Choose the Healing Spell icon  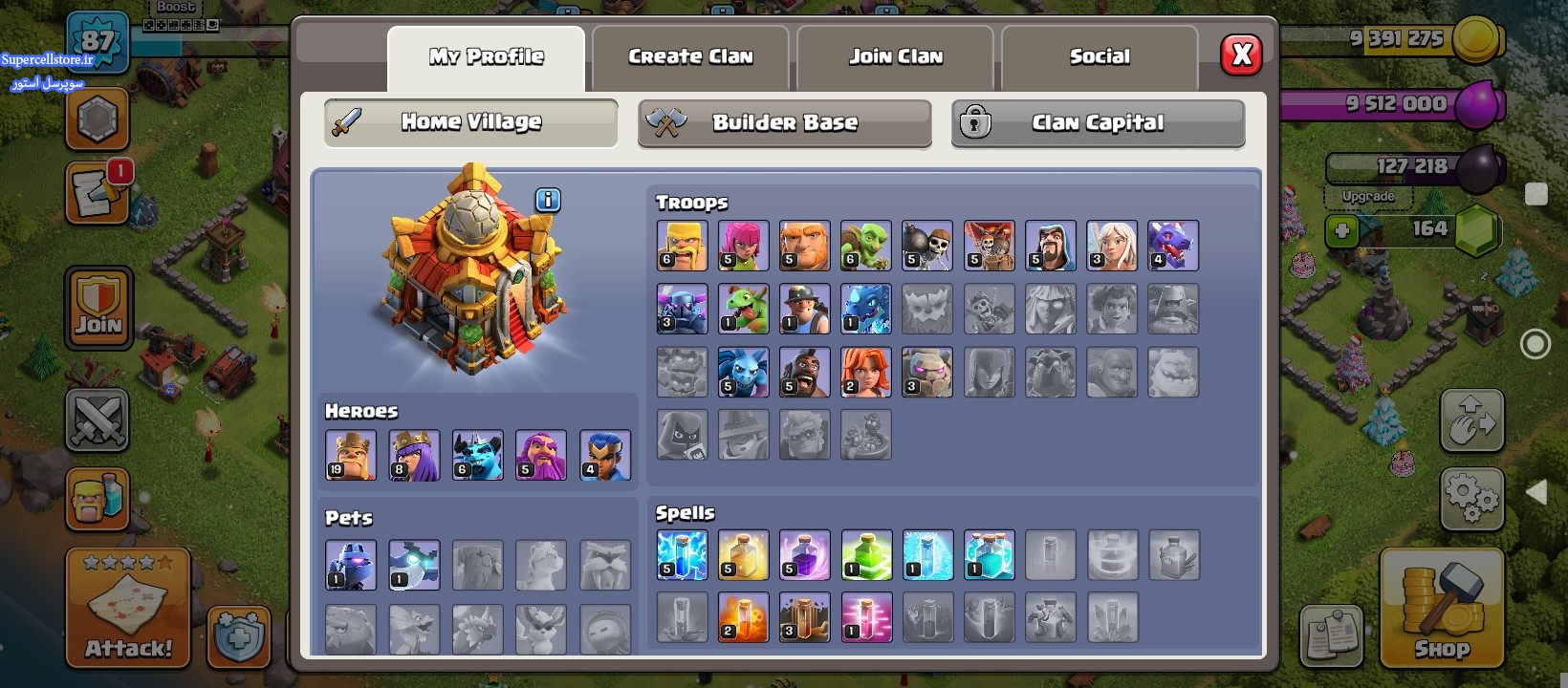[743, 555]
